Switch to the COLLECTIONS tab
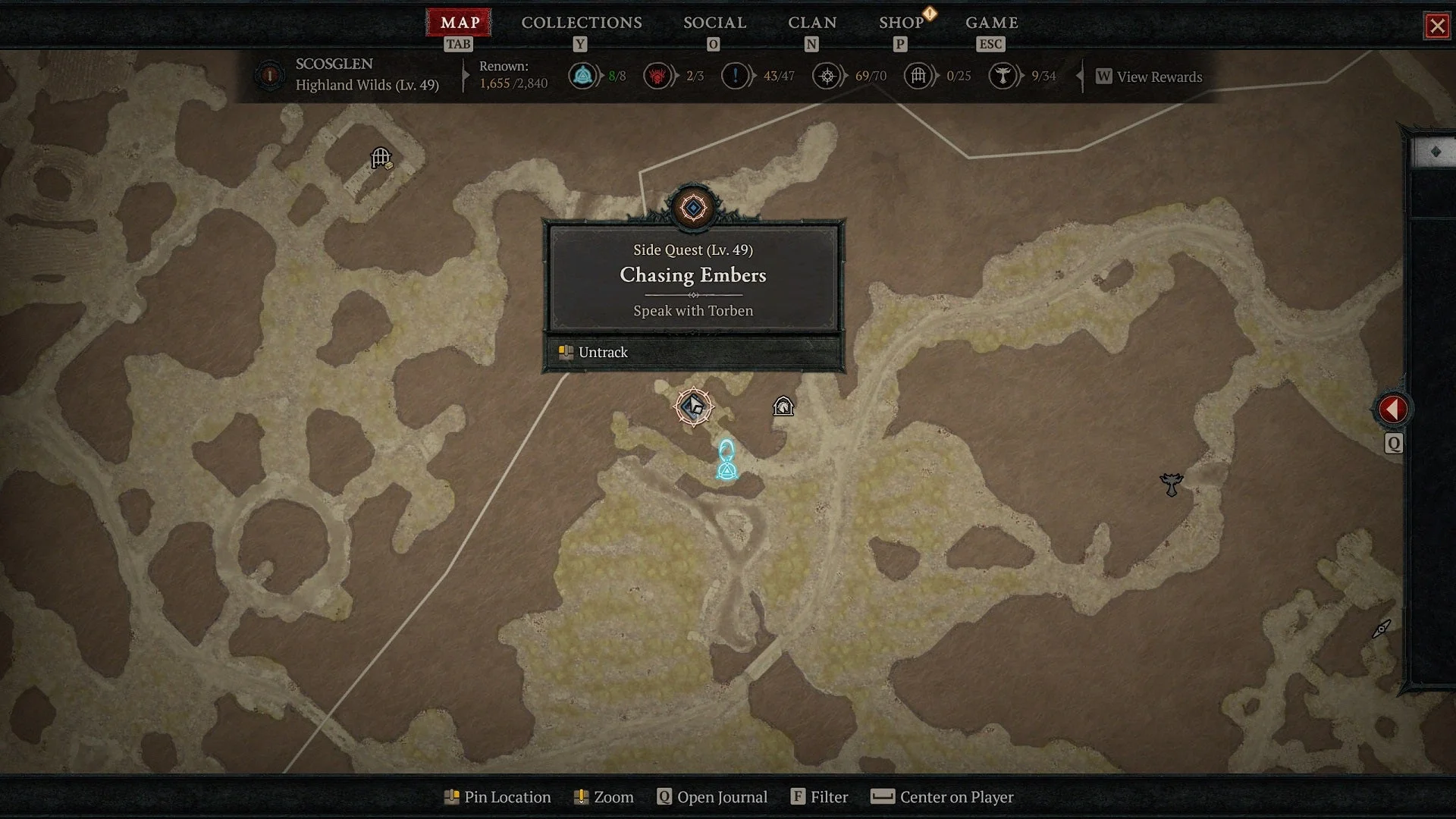 click(580, 23)
